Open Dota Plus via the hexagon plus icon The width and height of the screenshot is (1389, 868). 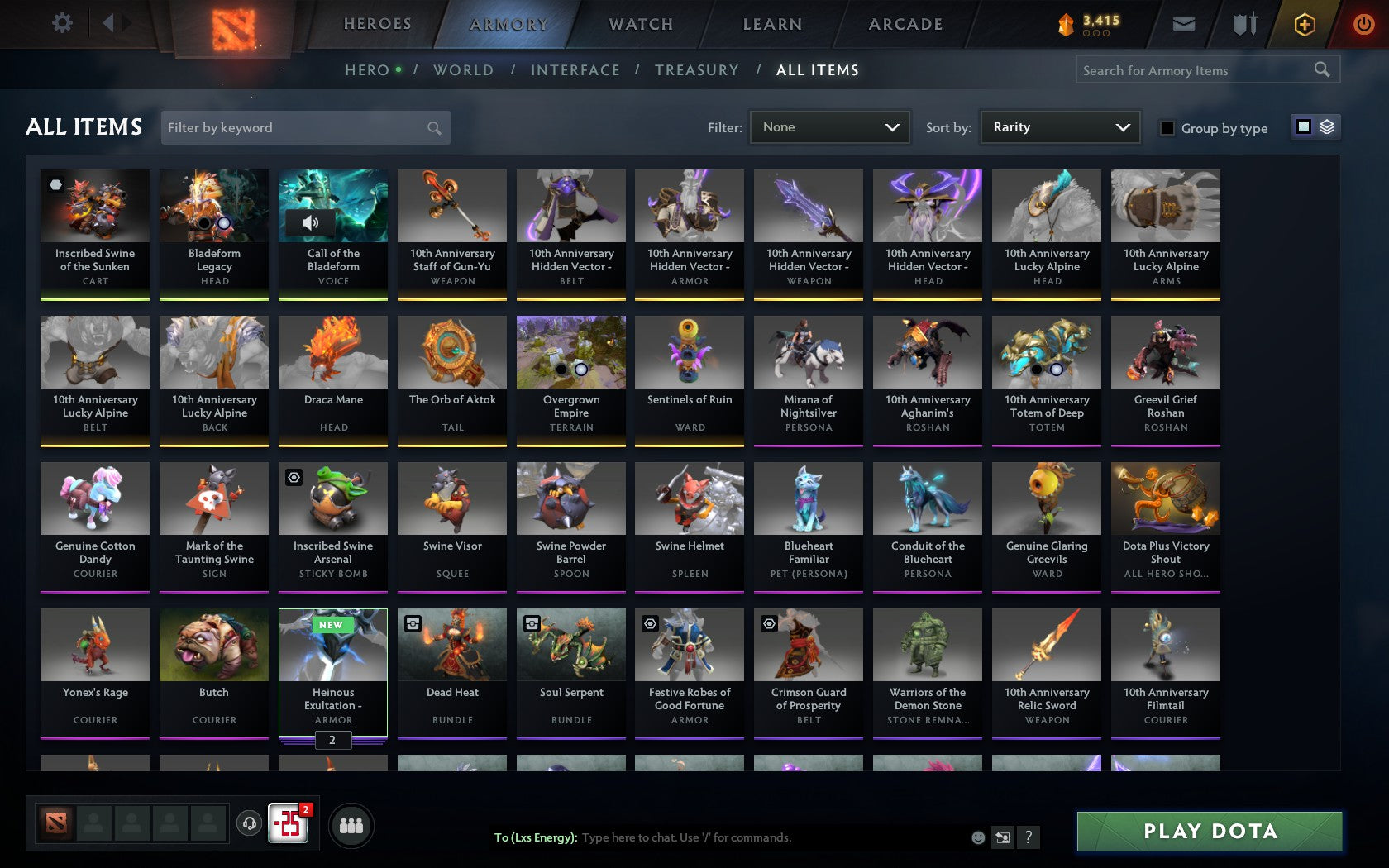1305,24
